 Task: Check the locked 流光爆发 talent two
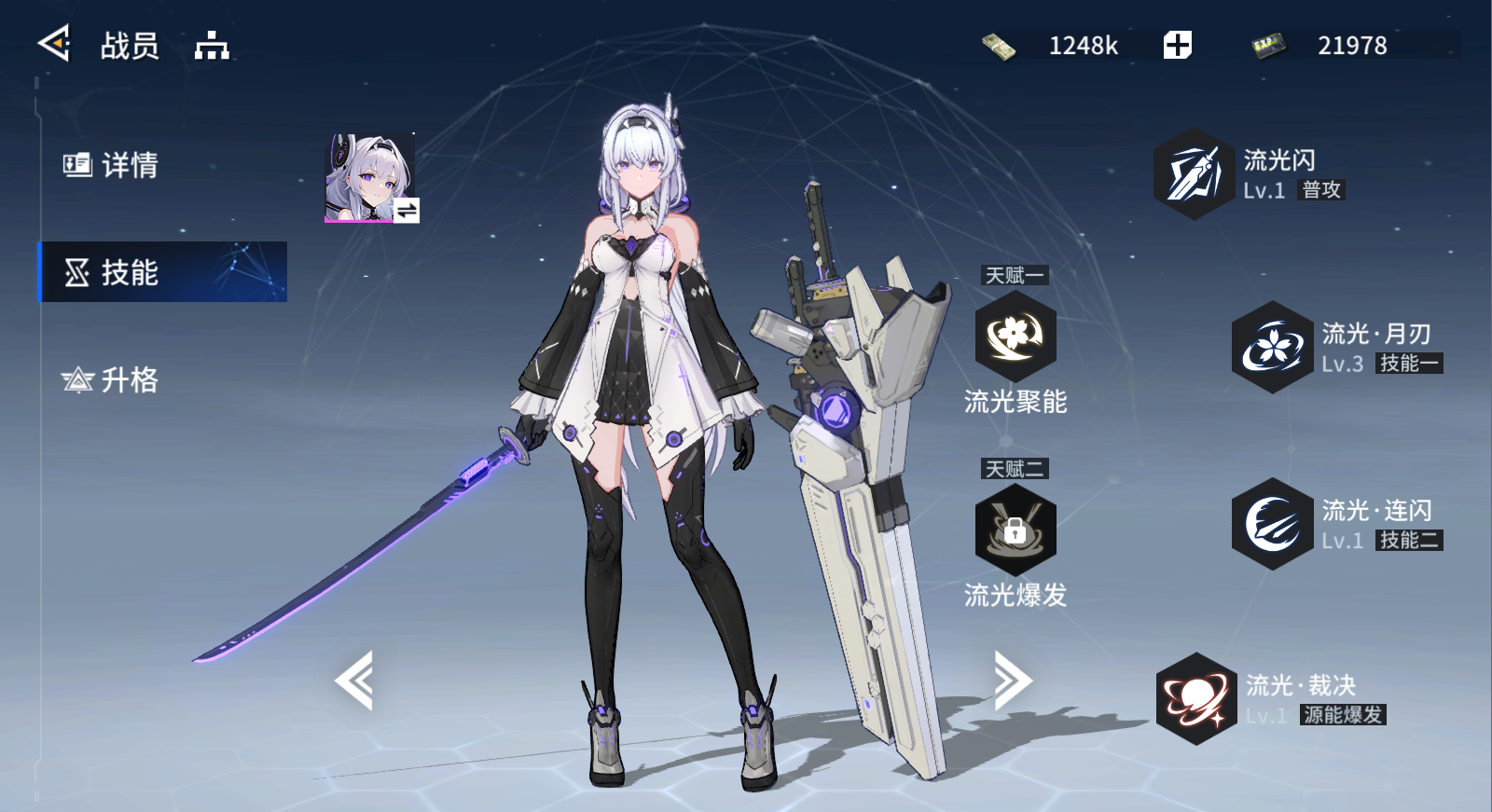1015,530
